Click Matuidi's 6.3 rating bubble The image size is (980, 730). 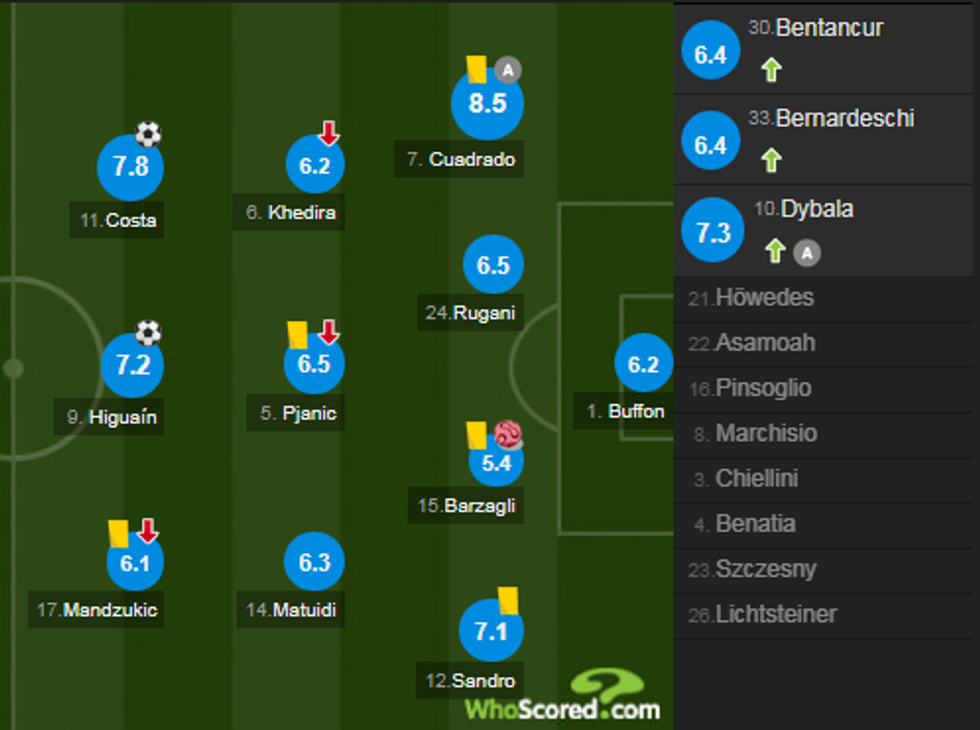pyautogui.click(x=314, y=562)
